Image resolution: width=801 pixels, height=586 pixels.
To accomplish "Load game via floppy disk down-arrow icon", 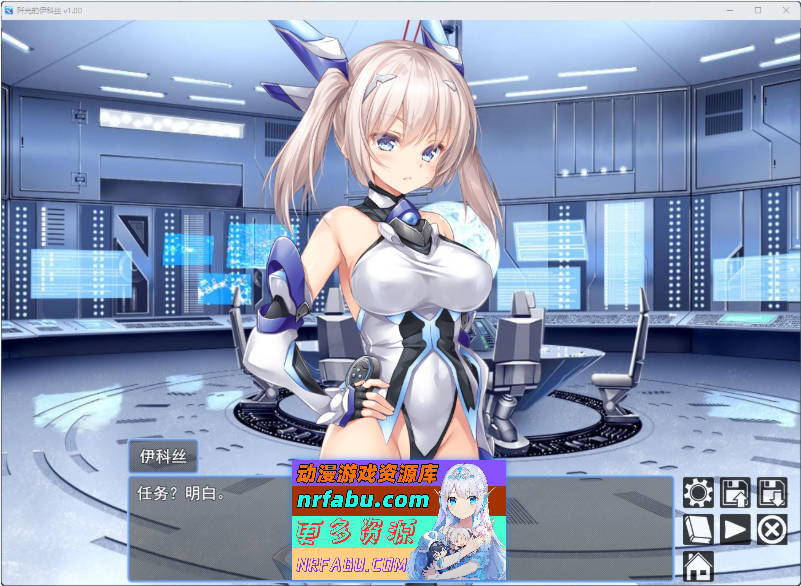I will (x=772, y=493).
